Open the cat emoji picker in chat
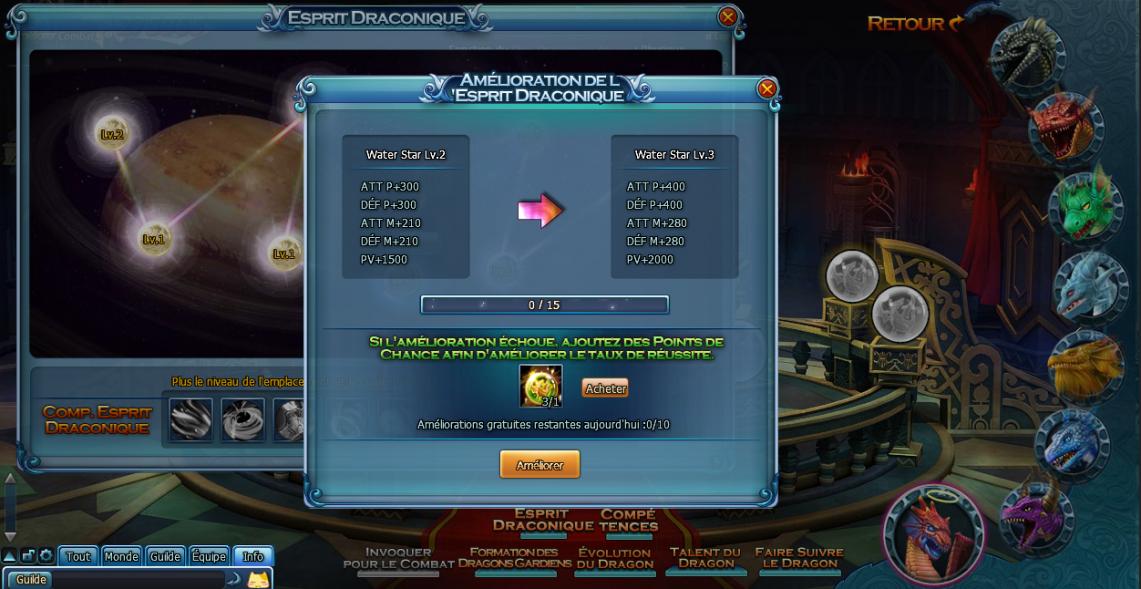1141x589 pixels. click(258, 579)
